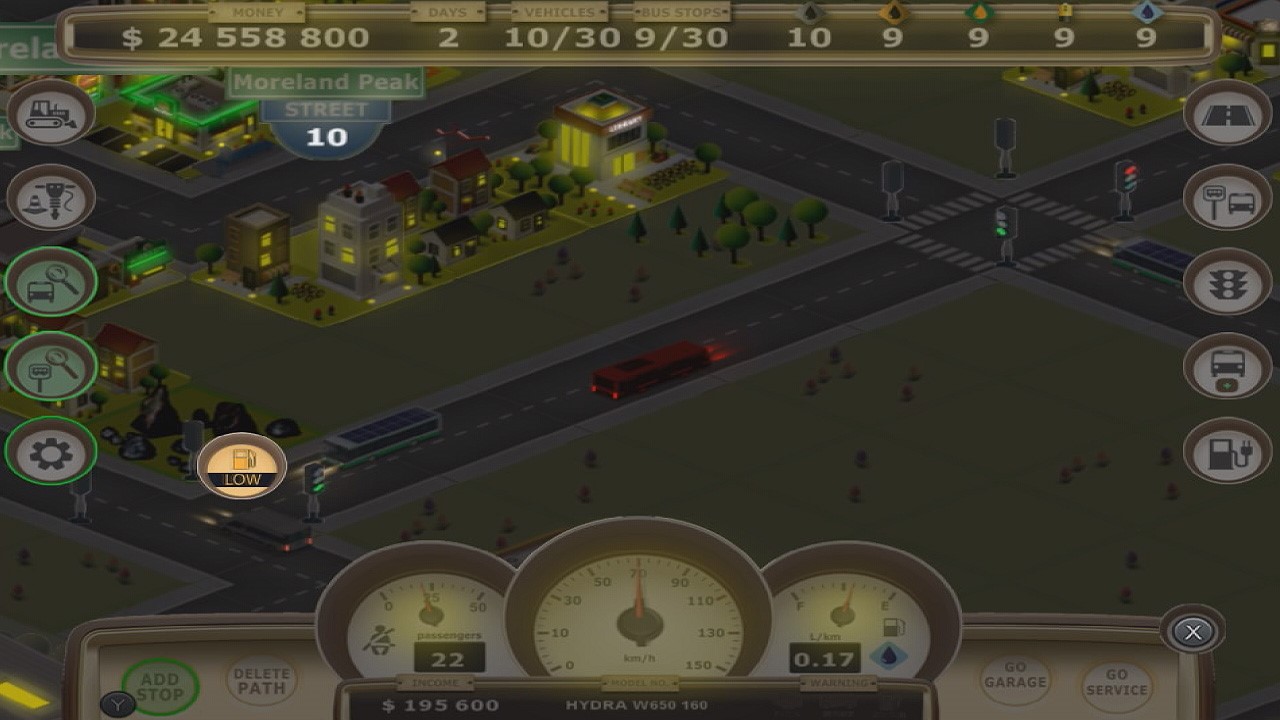Toggle the bus locator magnifier
The image size is (1280, 720).
point(50,282)
